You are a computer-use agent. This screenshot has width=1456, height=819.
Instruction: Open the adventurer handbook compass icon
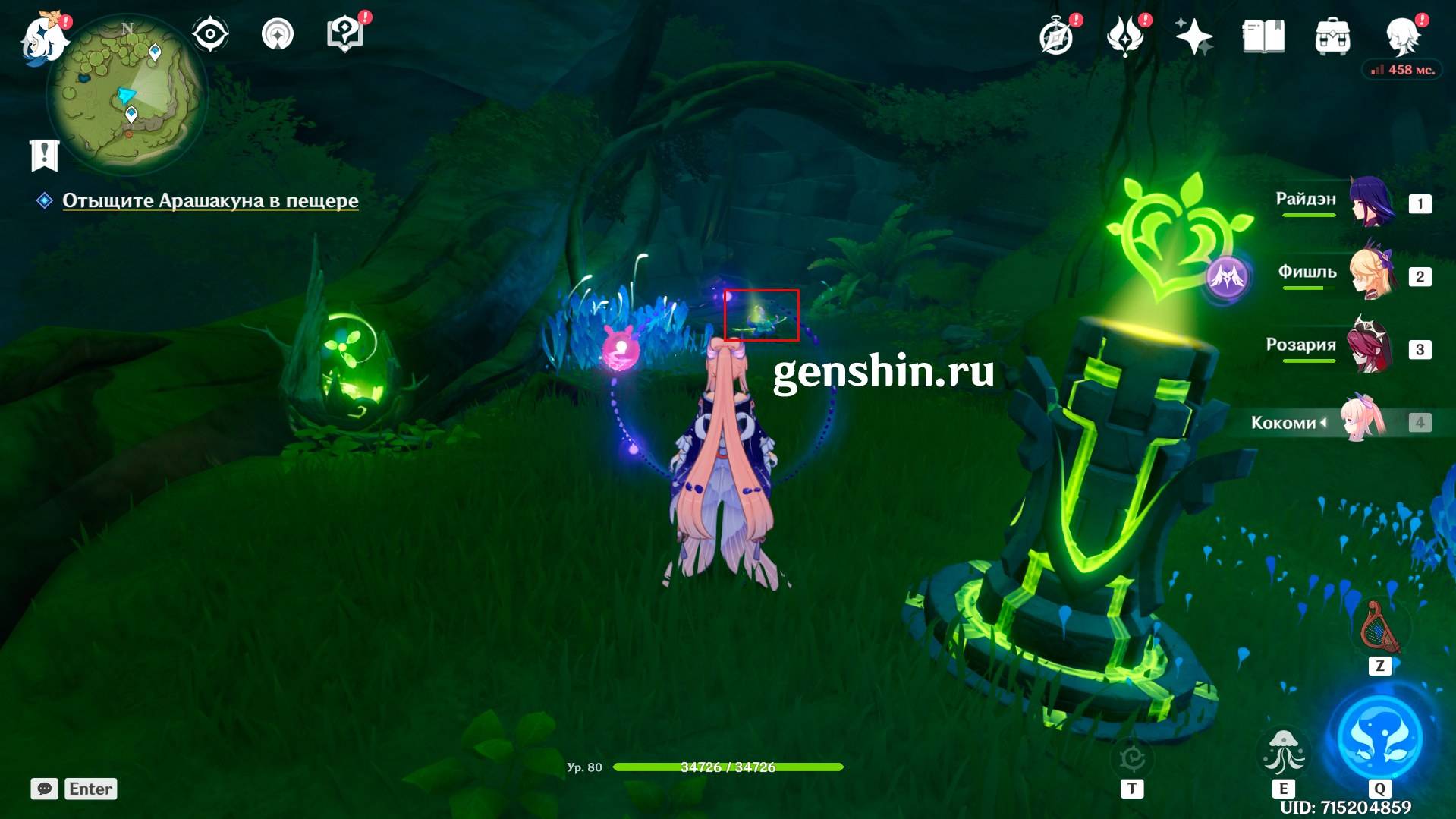1057,36
